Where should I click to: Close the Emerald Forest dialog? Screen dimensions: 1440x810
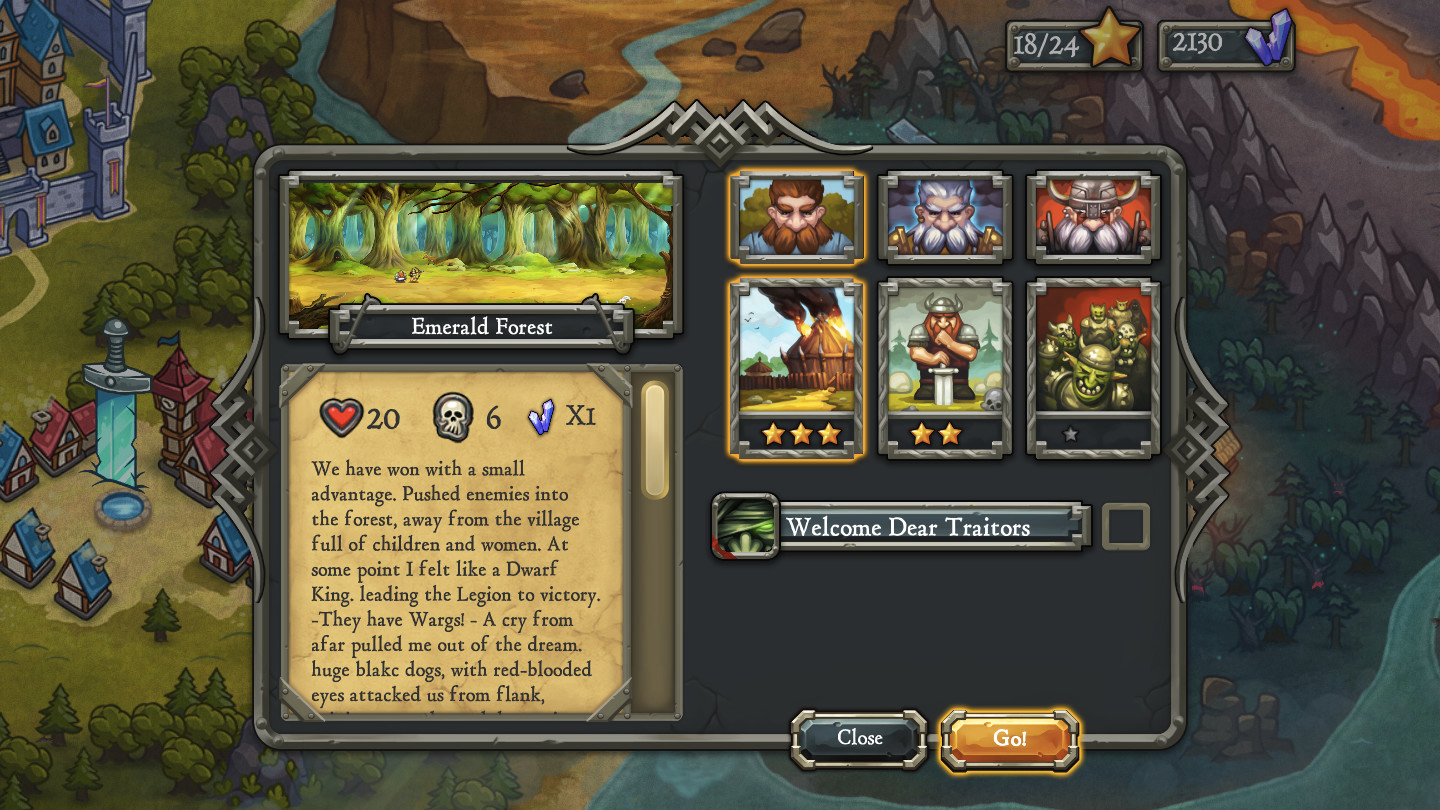point(859,739)
